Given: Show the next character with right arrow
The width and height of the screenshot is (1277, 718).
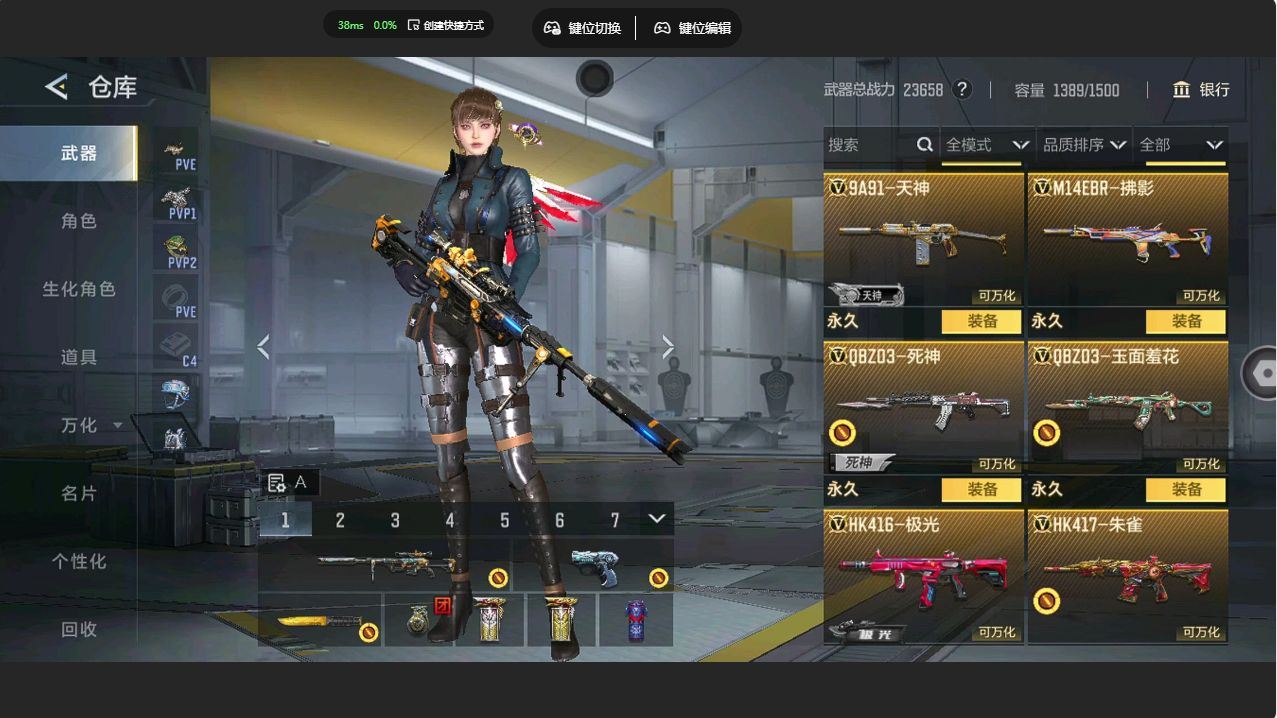Looking at the screenshot, I should click(668, 347).
